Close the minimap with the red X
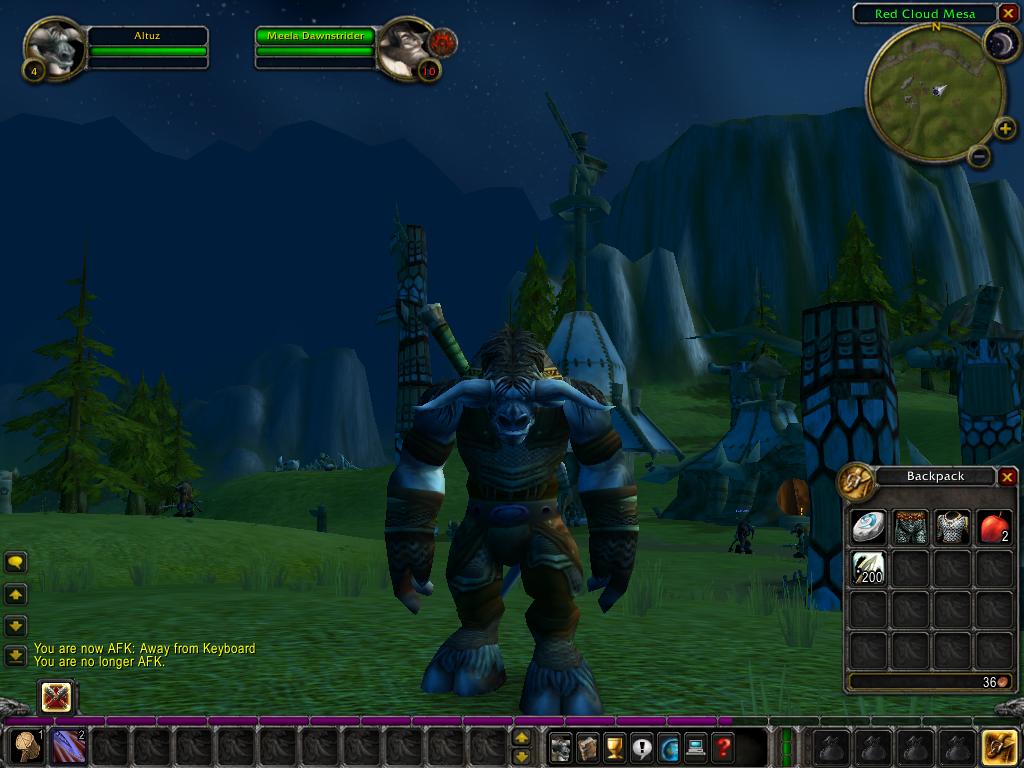This screenshot has width=1024, height=768. (1007, 13)
